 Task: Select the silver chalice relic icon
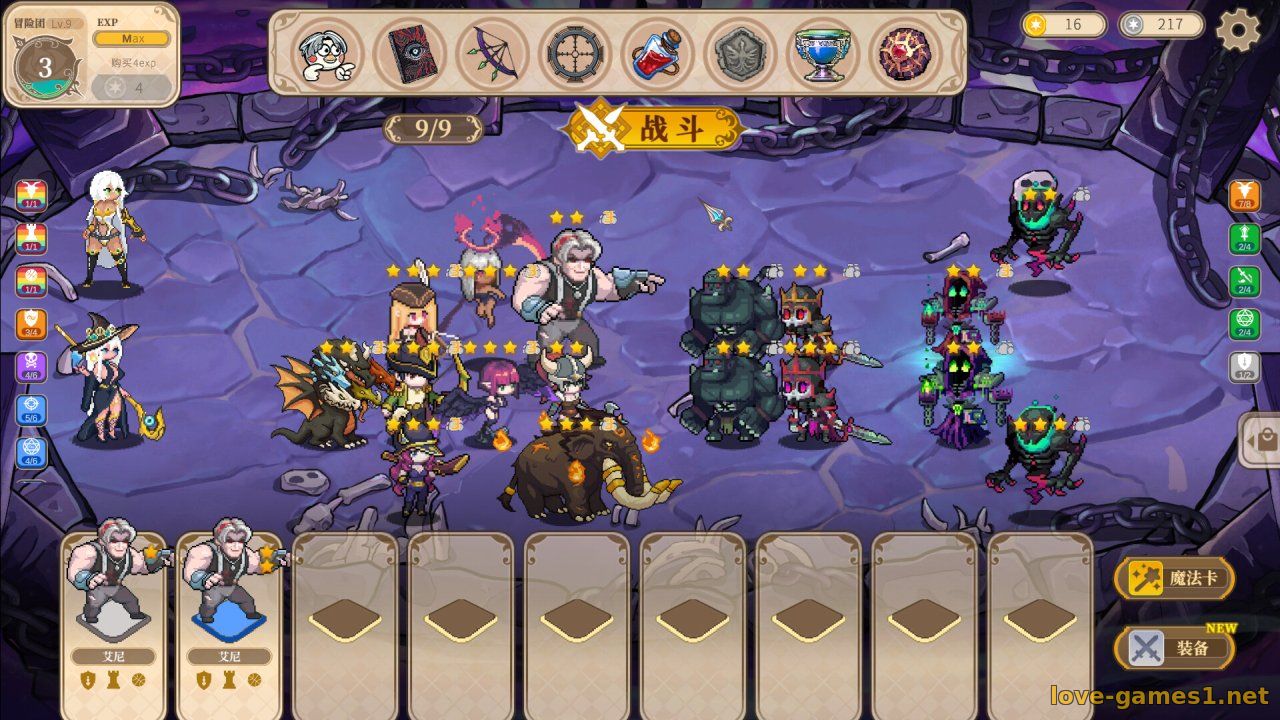(x=823, y=54)
